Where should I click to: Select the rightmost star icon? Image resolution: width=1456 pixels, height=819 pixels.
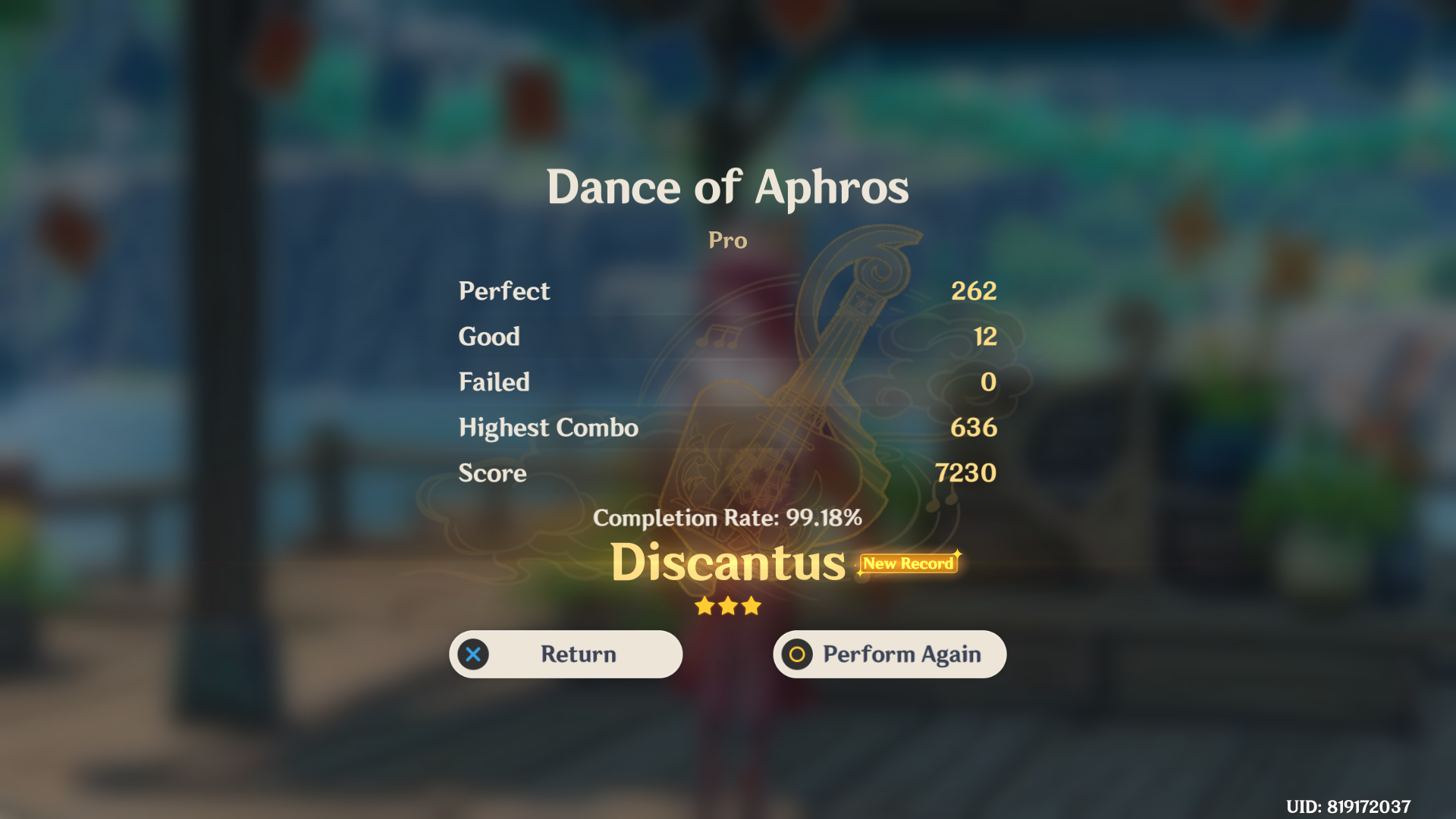coord(752,606)
